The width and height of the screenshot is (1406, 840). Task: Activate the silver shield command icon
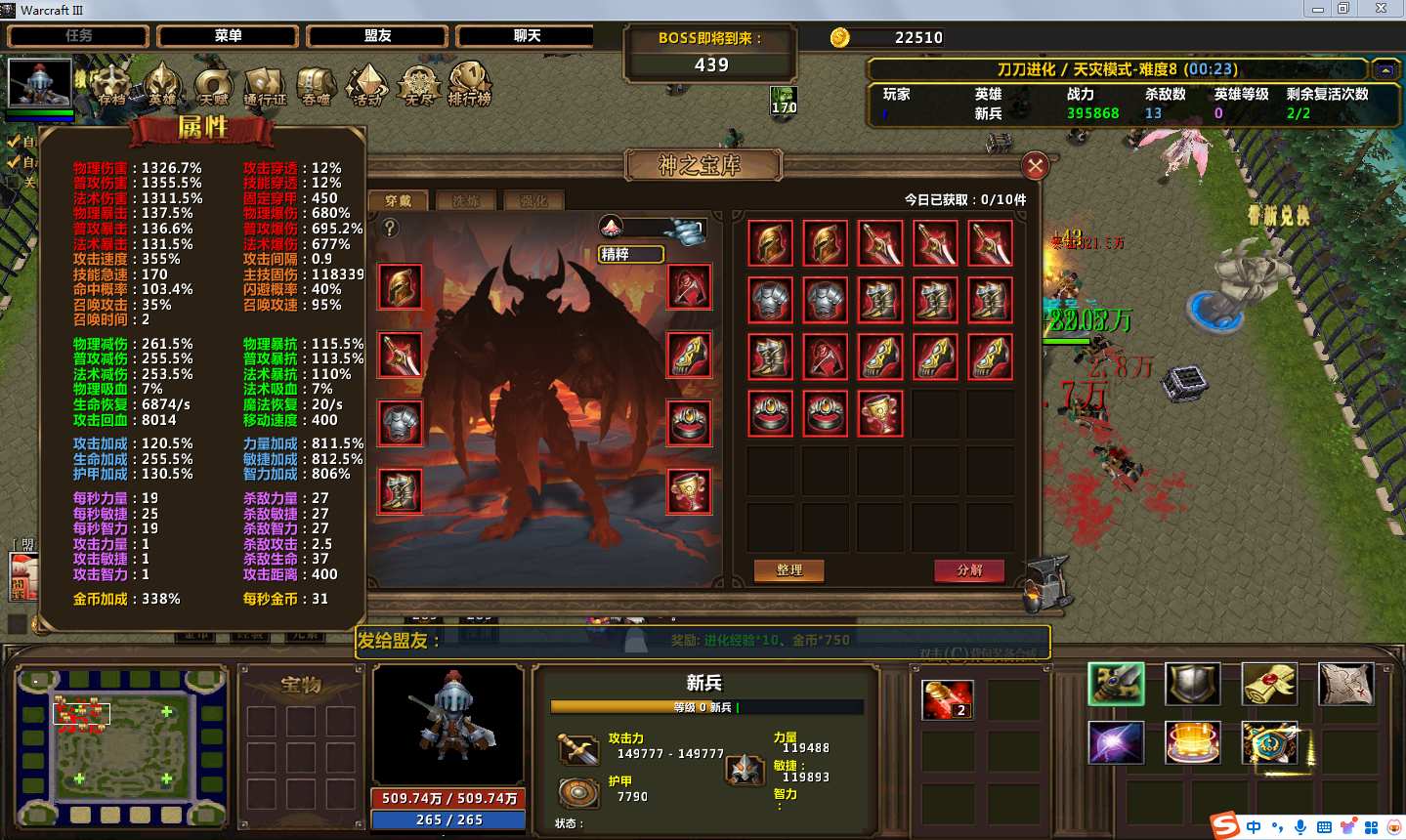(x=1192, y=685)
